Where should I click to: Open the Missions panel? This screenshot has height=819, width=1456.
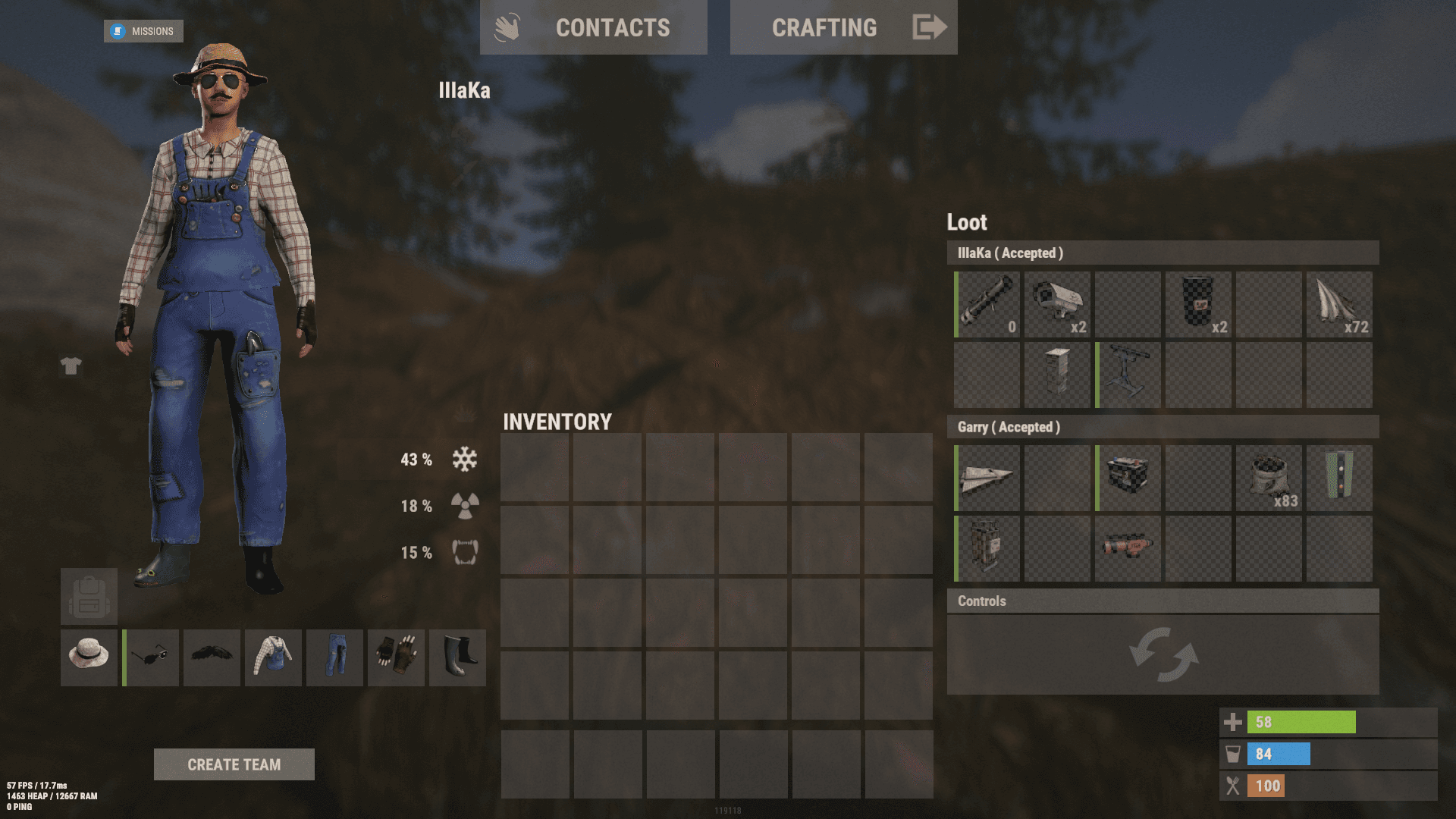click(x=143, y=31)
